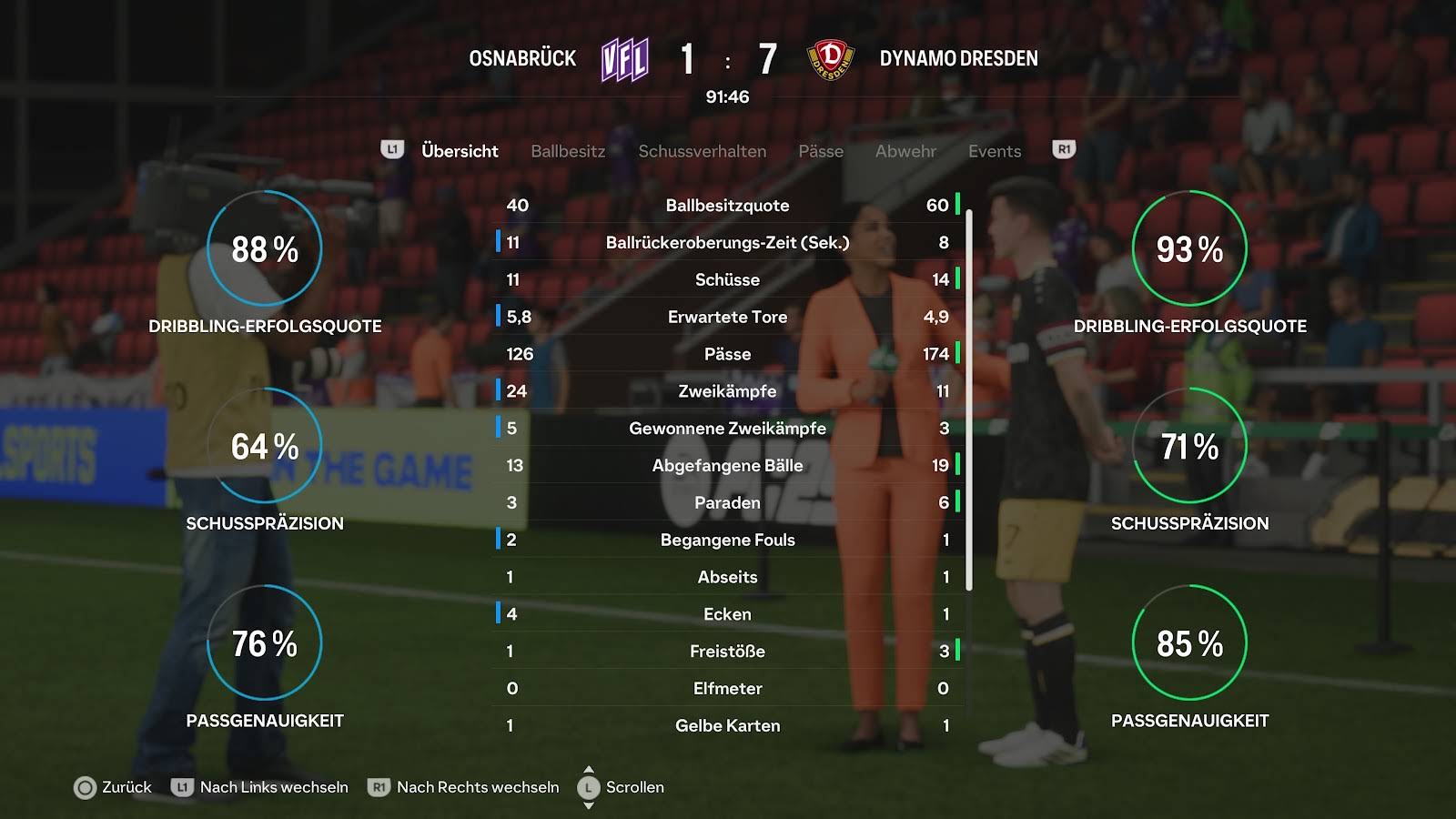This screenshot has width=1456, height=819.
Task: Open the Ballbesitz tab
Action: 568,151
